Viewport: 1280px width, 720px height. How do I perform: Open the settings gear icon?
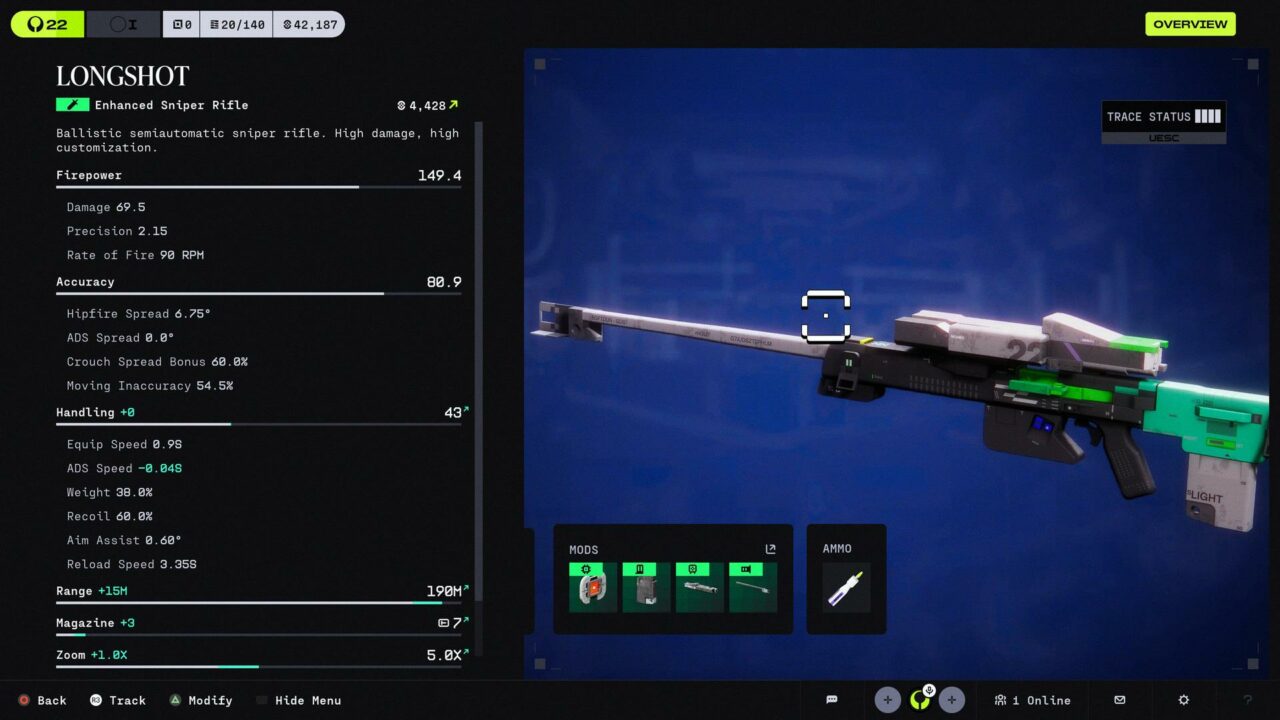[x=1184, y=700]
